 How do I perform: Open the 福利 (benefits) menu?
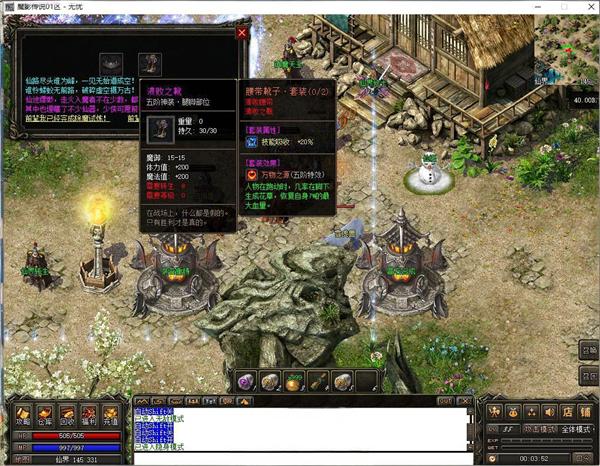pos(88,414)
